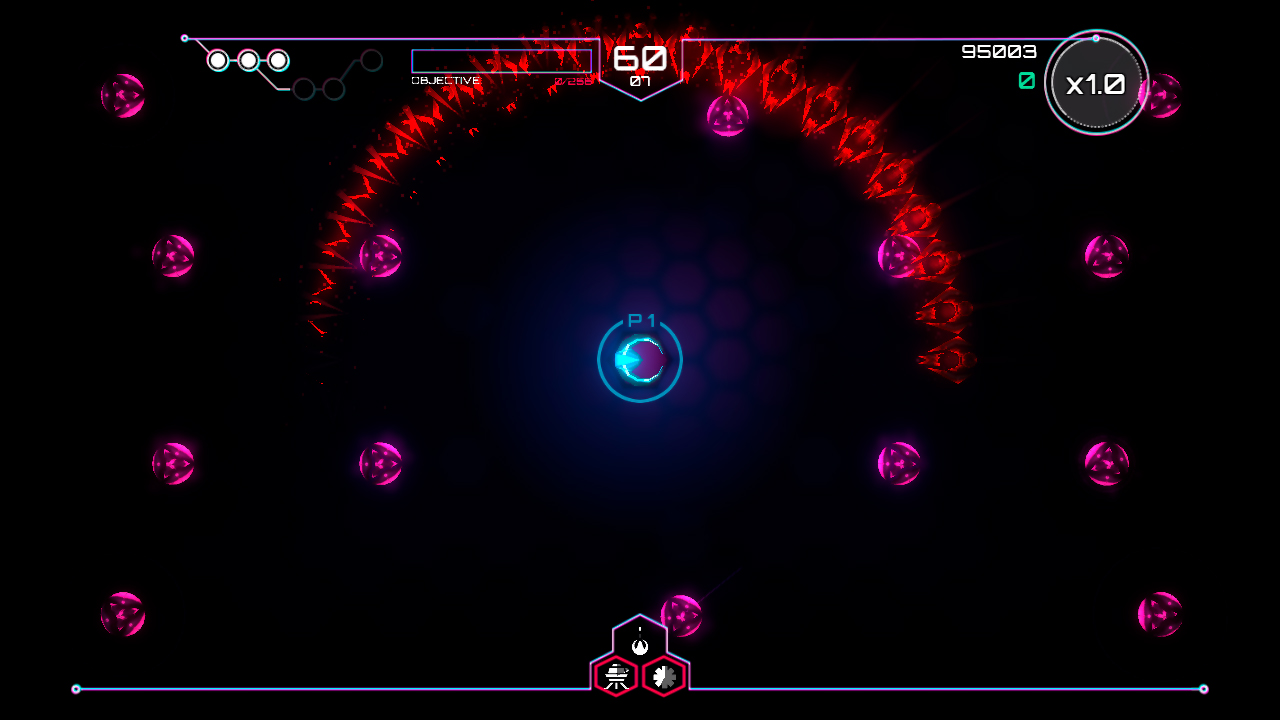Click the first life orb indicator

pyautogui.click(x=216, y=60)
